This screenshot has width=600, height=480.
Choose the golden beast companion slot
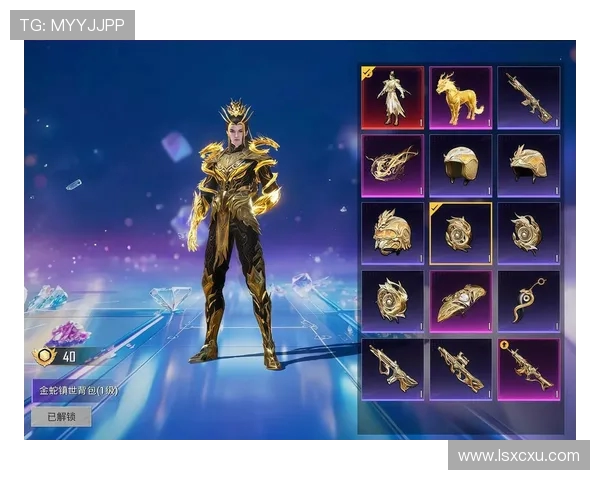point(461,98)
